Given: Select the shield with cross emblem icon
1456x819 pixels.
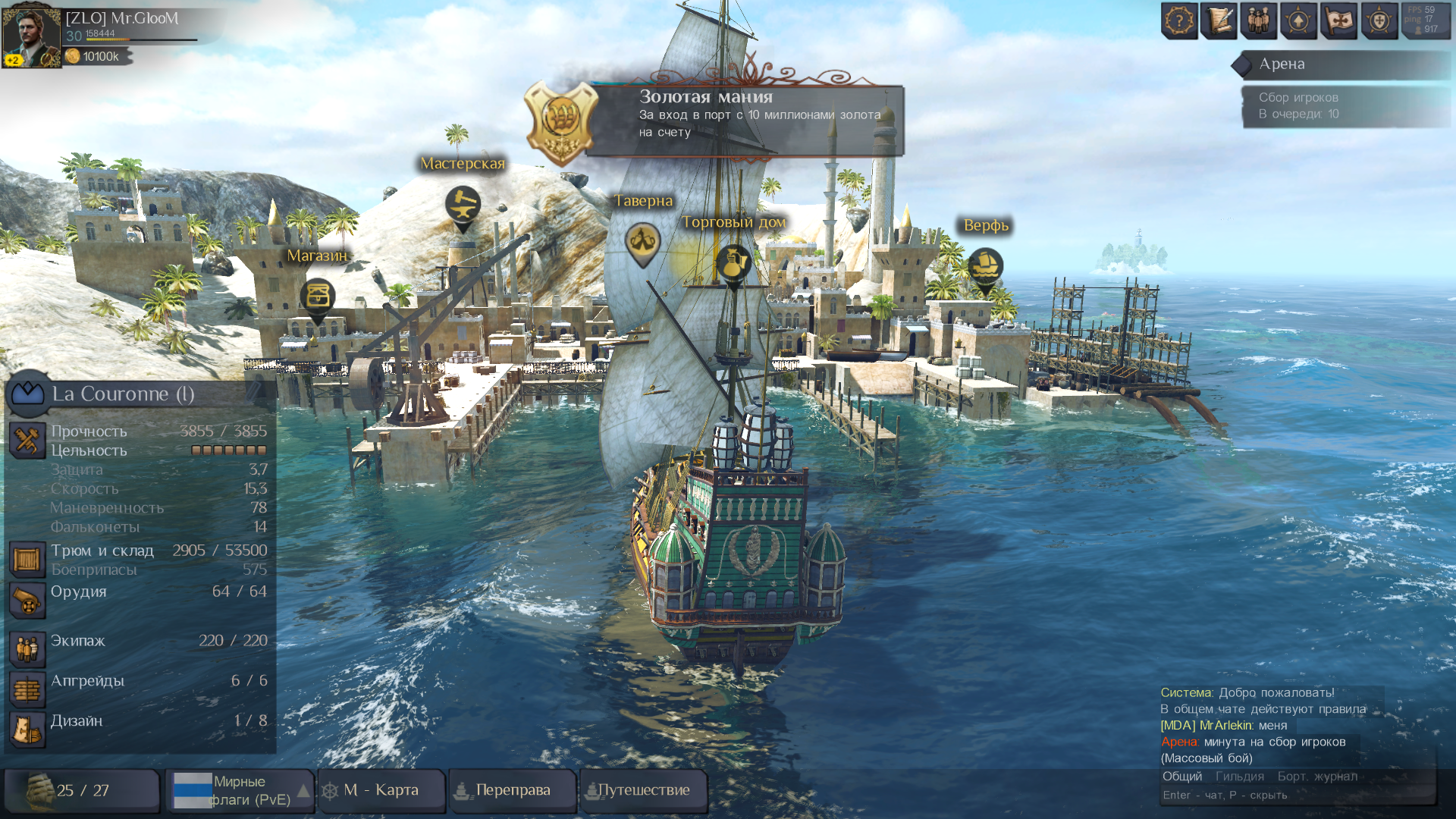Looking at the screenshot, I should (1379, 20).
